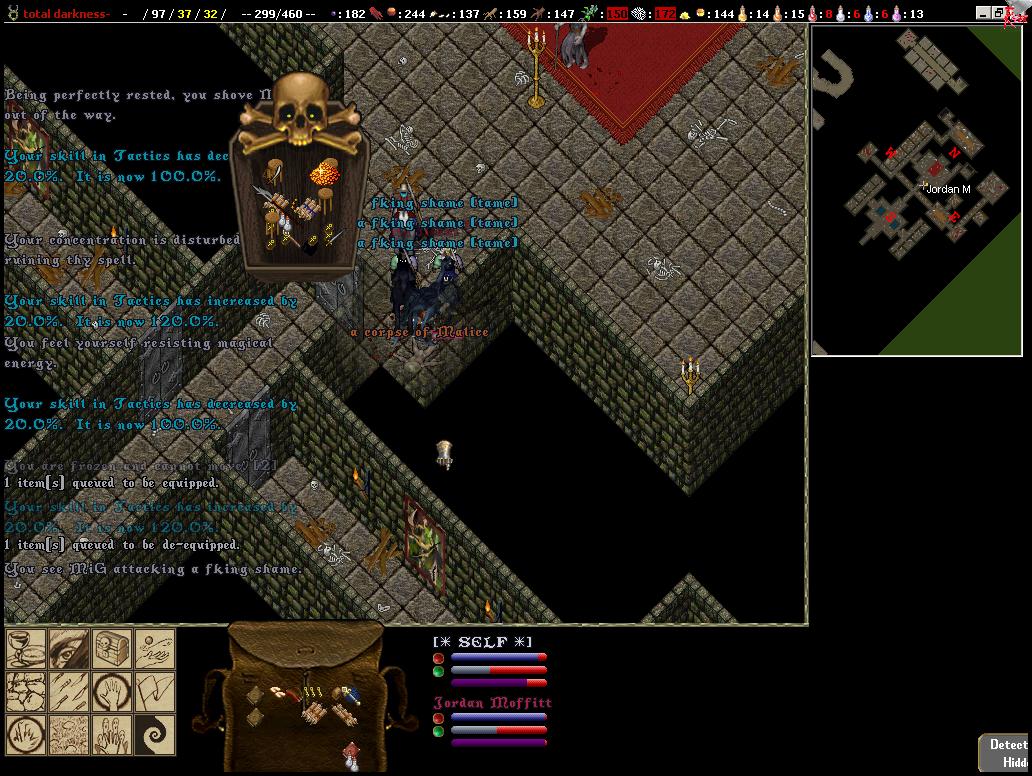Click the radar minimap
The height and width of the screenshot is (776, 1032).
click(920, 190)
